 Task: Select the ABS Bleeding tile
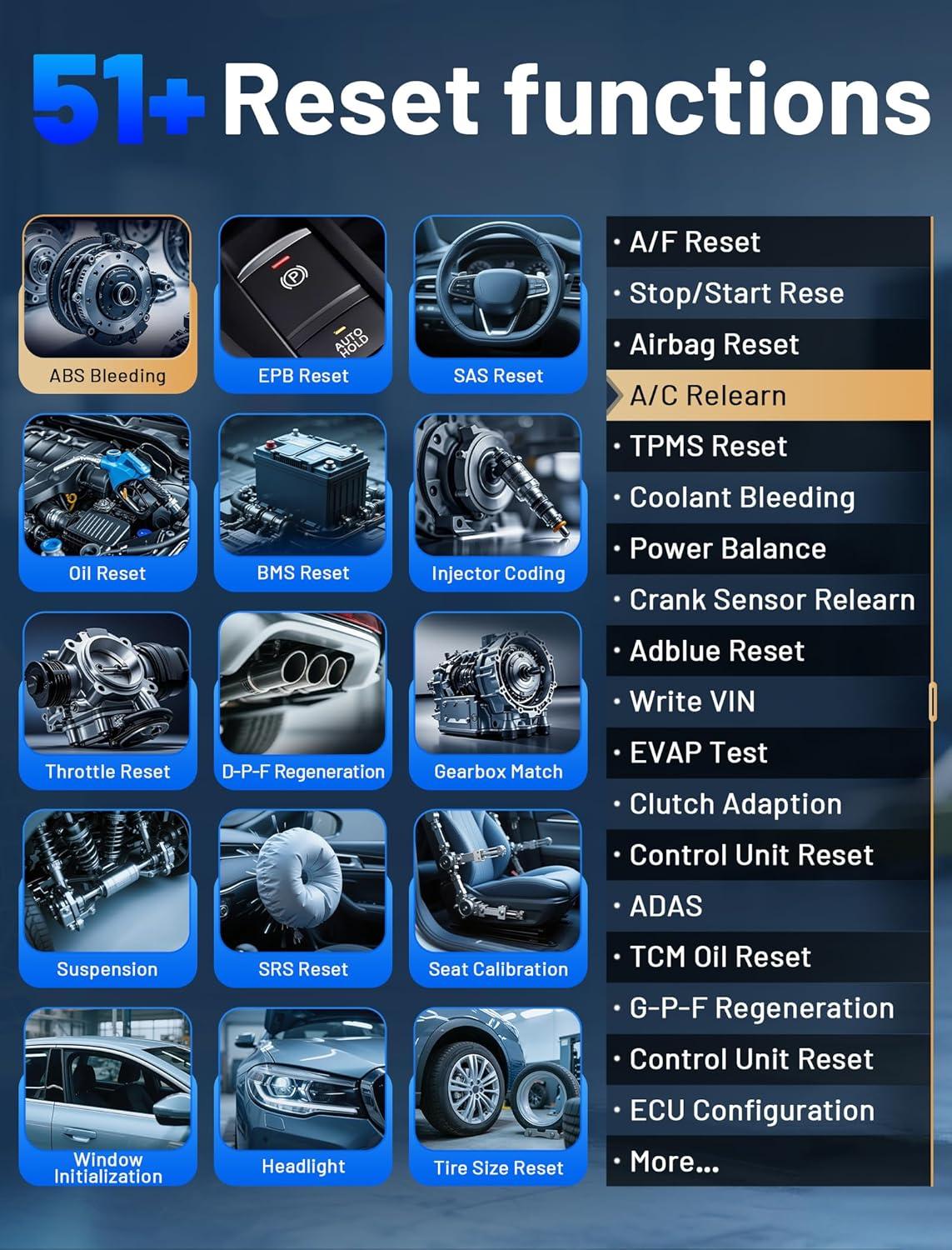[x=107, y=303]
